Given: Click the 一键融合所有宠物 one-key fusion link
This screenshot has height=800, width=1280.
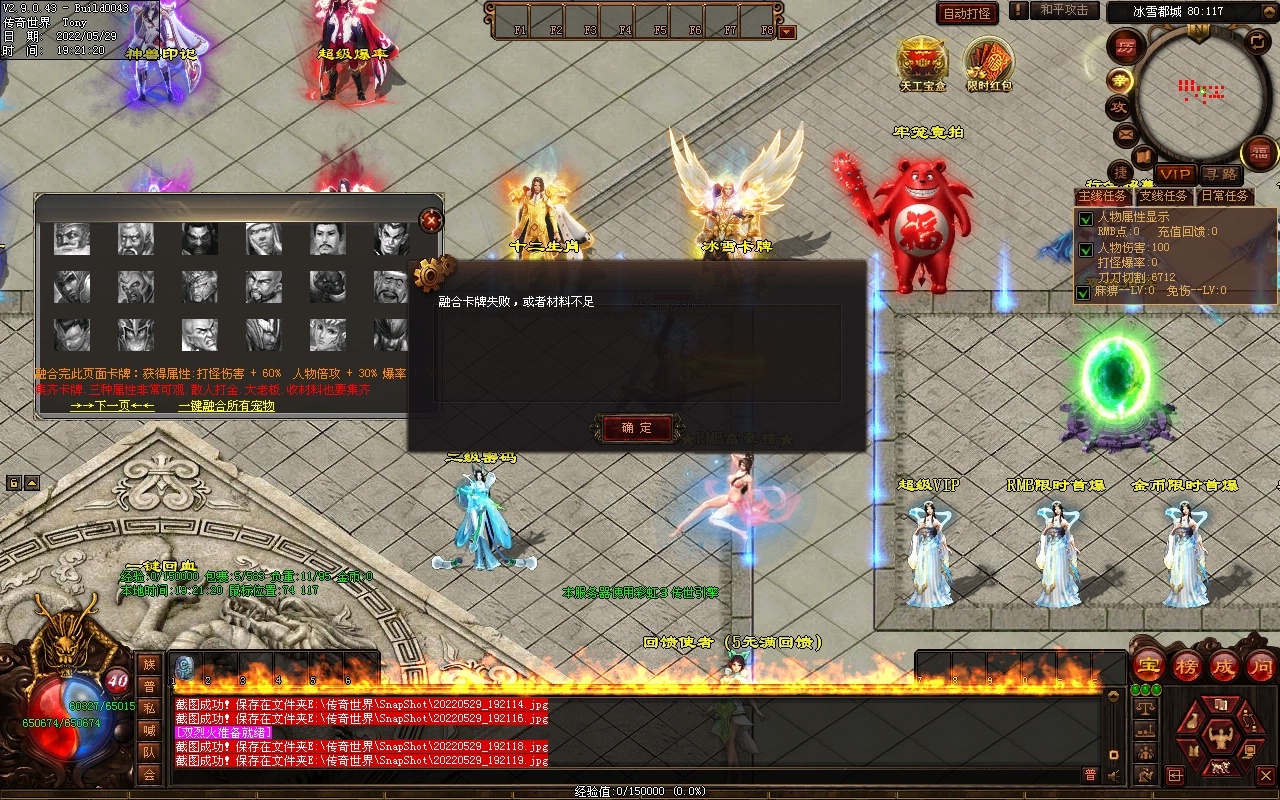Looking at the screenshot, I should click(x=226, y=406).
